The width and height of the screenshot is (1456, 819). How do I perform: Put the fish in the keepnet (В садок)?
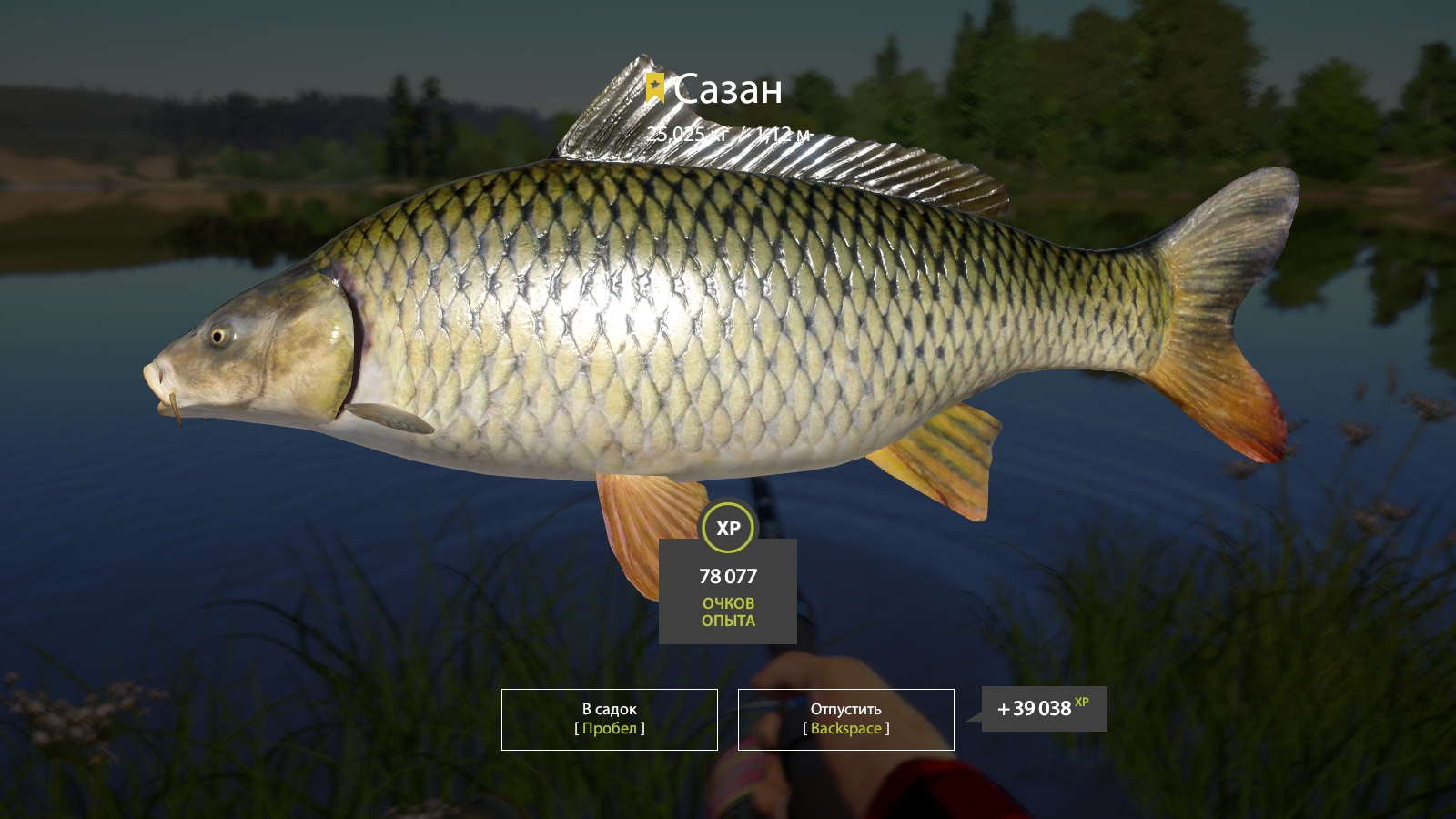[609, 719]
